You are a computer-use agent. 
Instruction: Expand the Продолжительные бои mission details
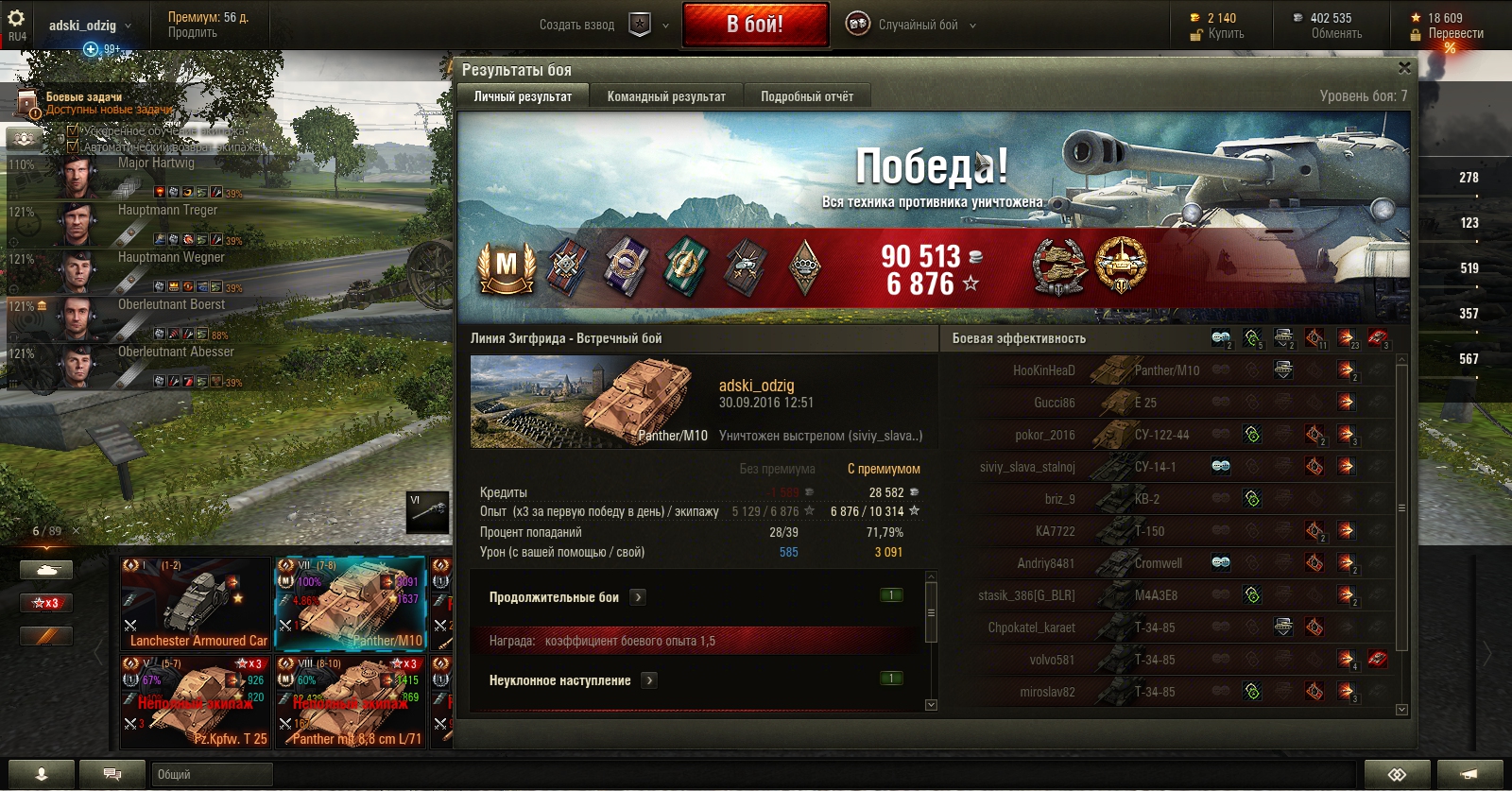(x=639, y=597)
